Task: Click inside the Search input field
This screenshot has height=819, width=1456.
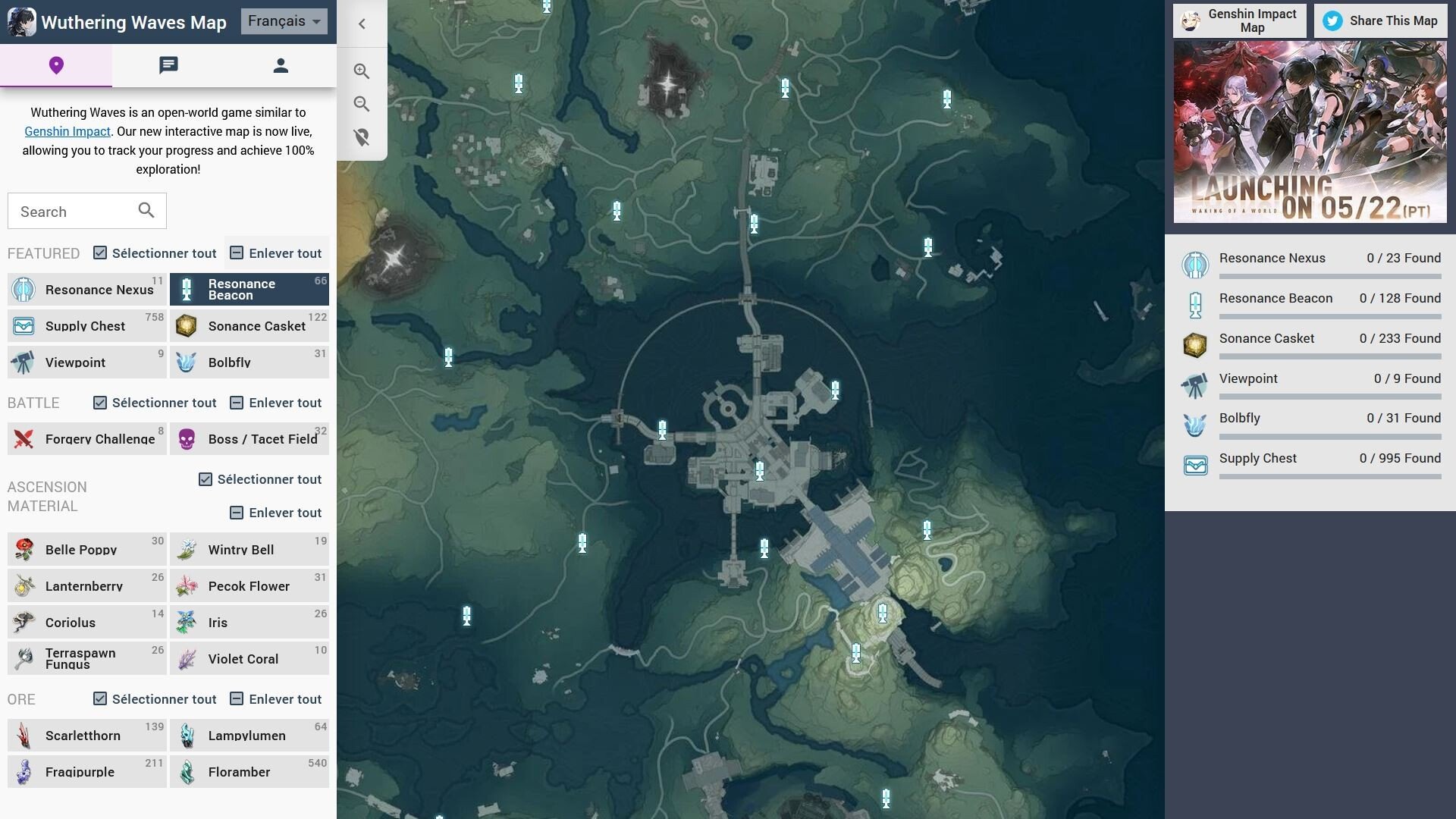Action: pyautogui.click(x=76, y=211)
